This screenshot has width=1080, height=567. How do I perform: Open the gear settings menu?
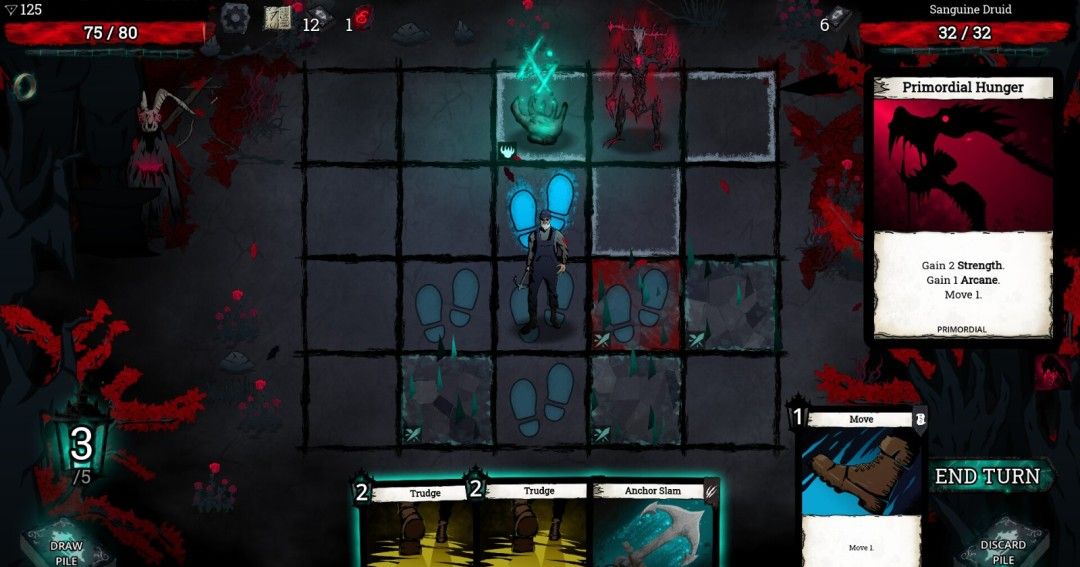tap(236, 17)
